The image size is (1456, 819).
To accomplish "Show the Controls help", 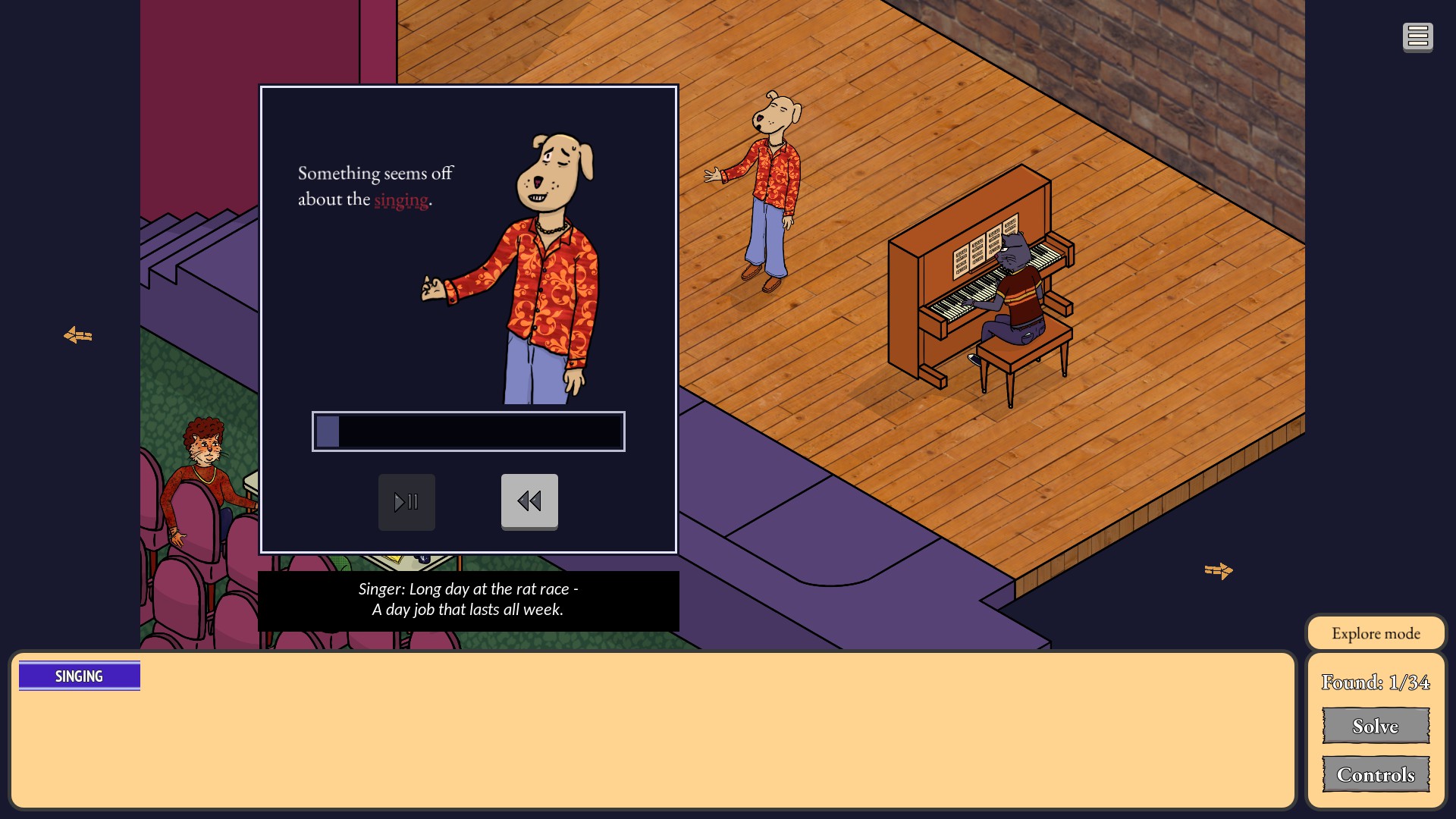I will [1376, 774].
